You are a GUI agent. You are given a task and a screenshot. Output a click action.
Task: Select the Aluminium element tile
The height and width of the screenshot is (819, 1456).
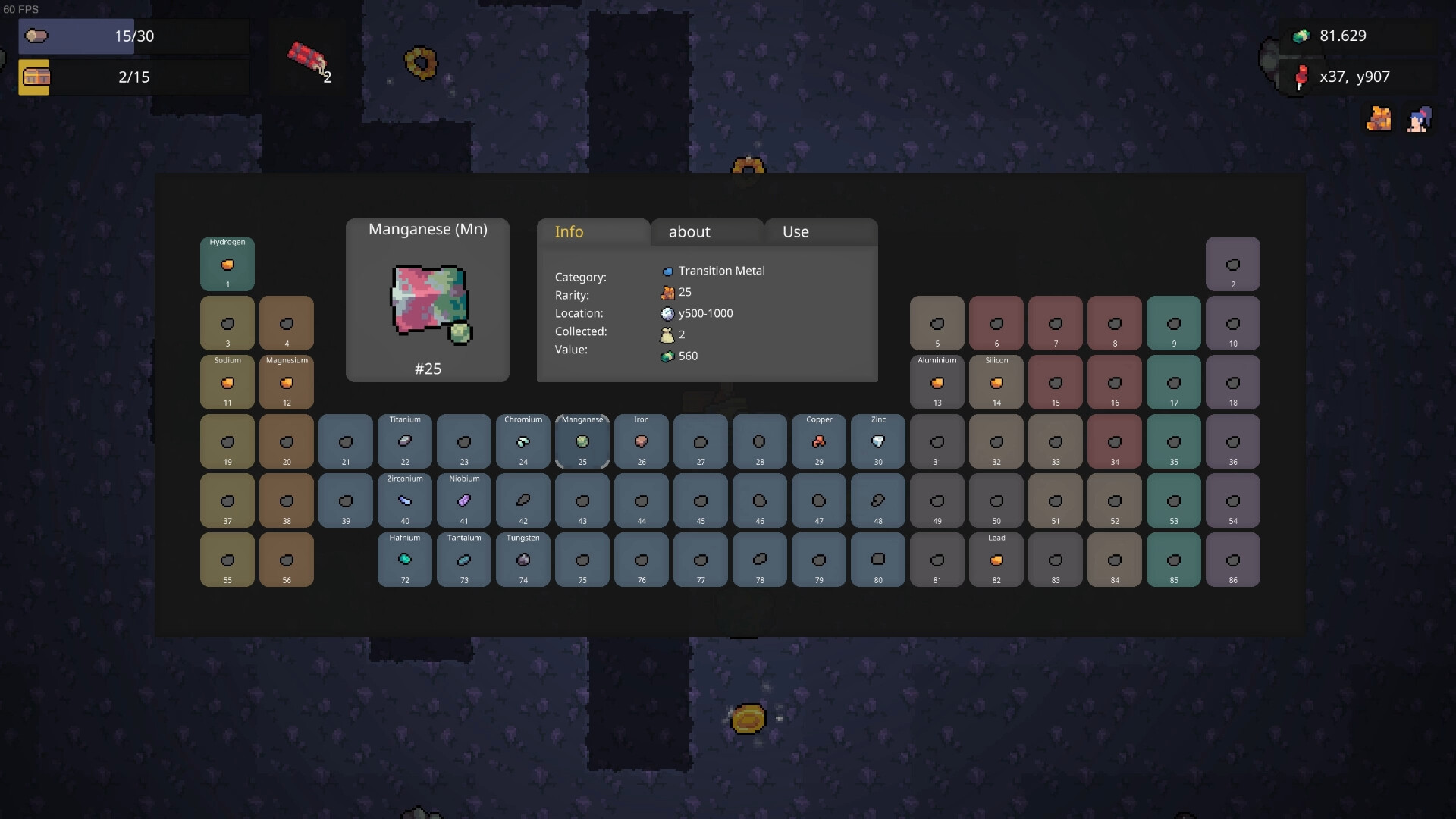[937, 382]
